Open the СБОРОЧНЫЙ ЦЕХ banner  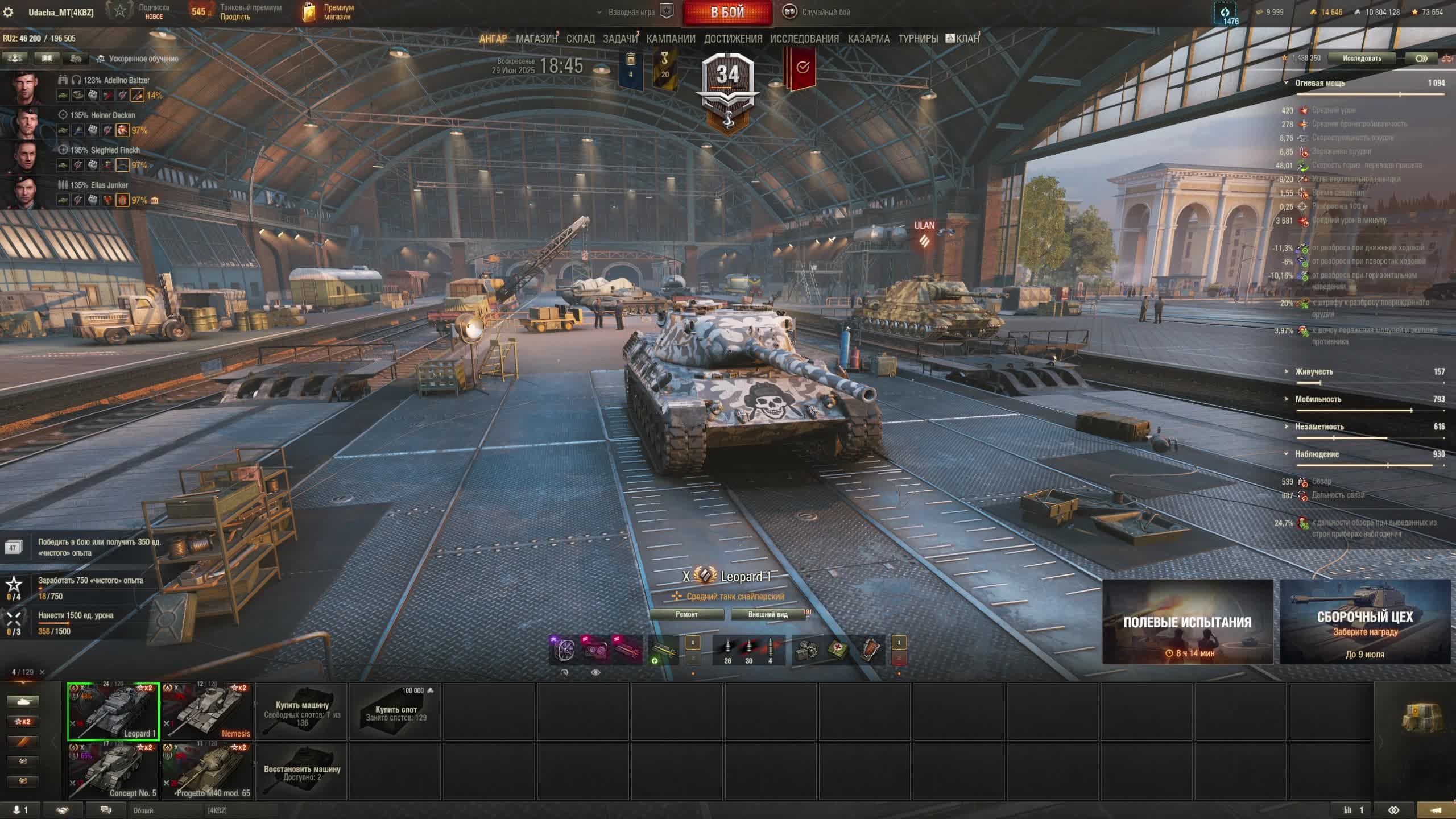click(1364, 622)
